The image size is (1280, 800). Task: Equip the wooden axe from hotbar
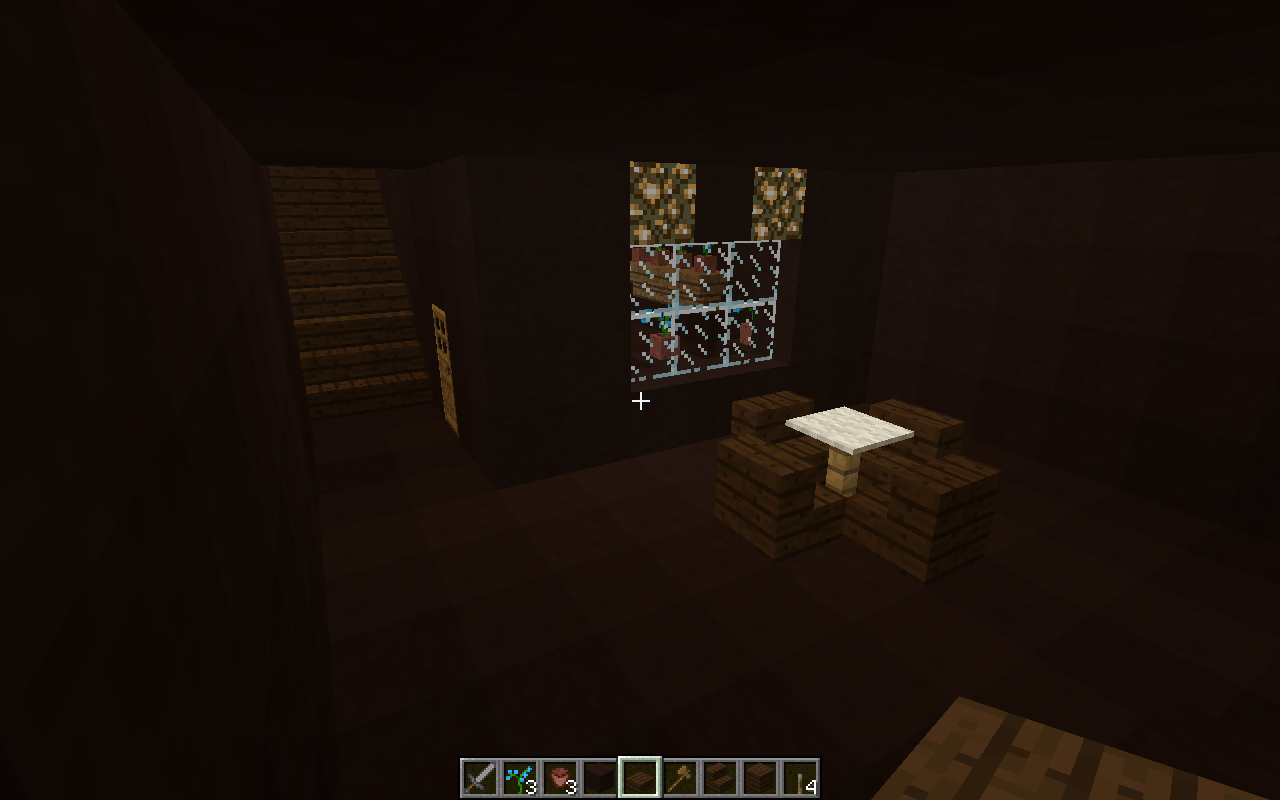click(x=680, y=778)
